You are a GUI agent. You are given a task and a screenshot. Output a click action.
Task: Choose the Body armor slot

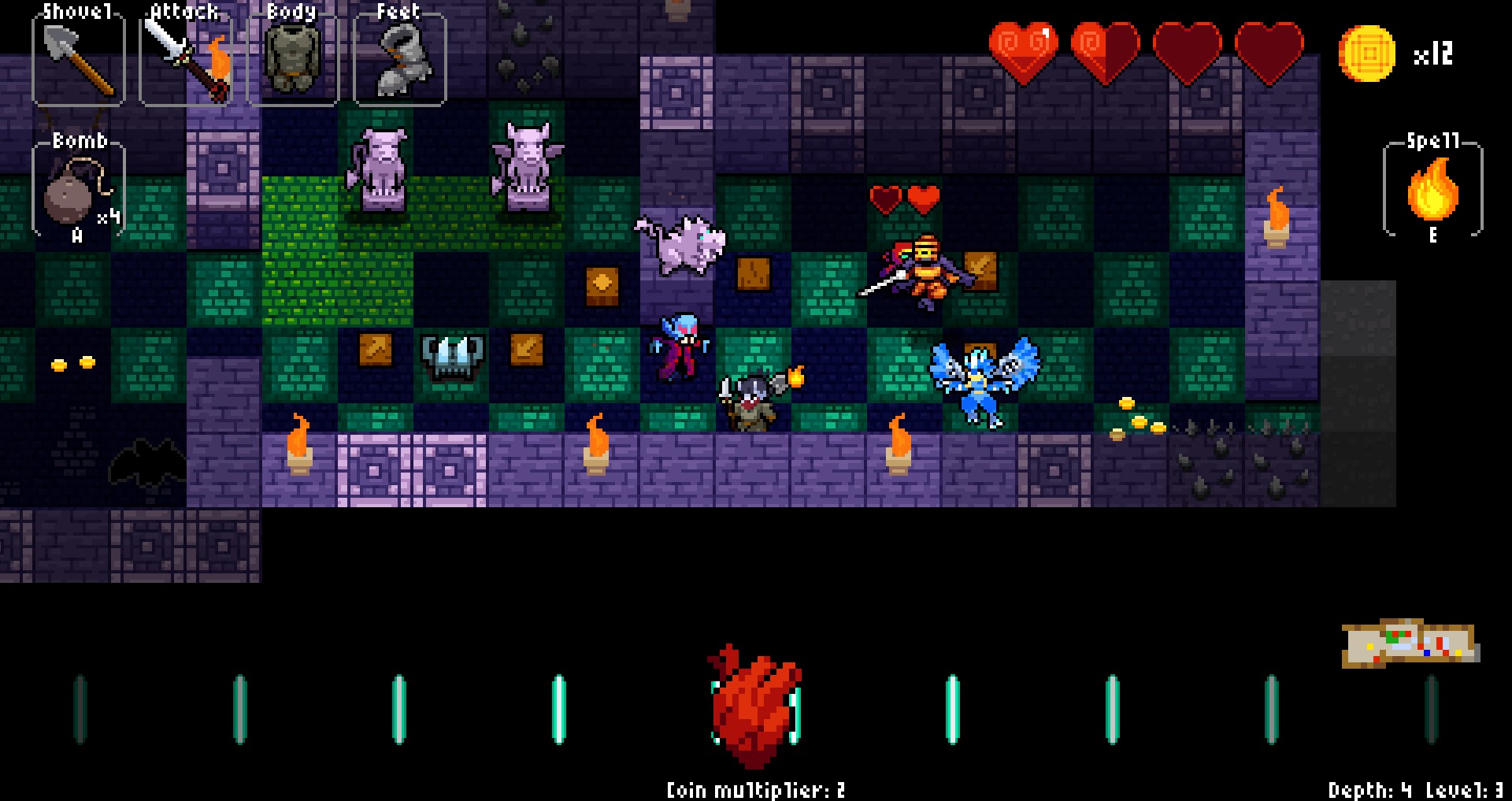tap(293, 58)
